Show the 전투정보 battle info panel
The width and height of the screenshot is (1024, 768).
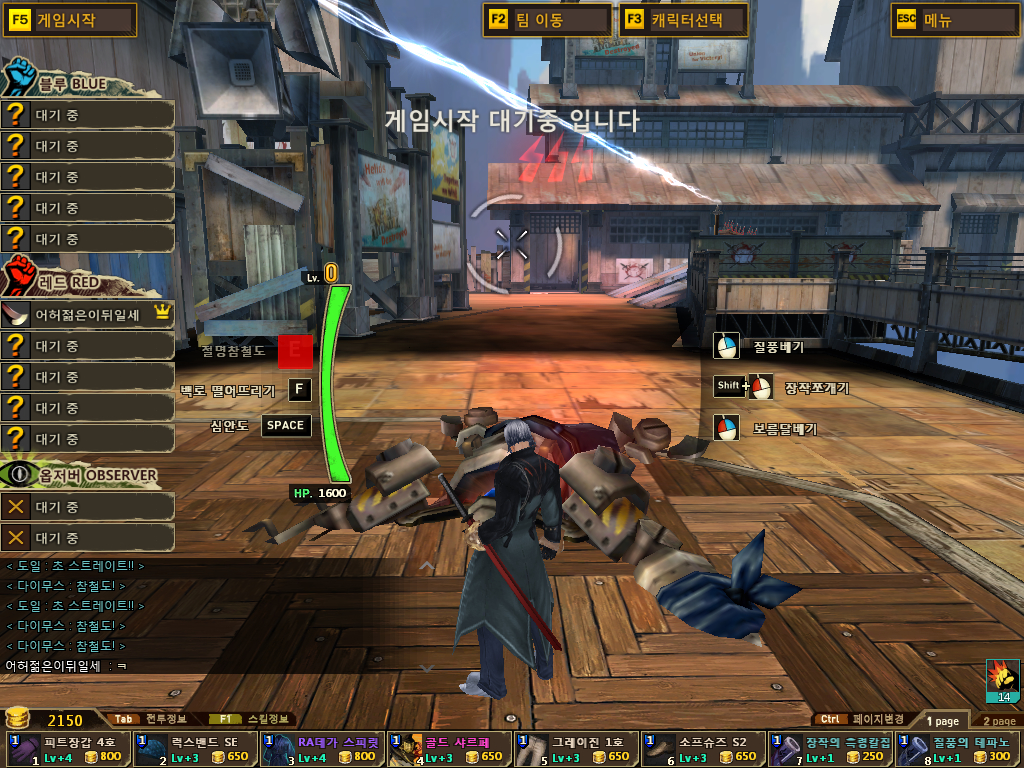(150, 719)
